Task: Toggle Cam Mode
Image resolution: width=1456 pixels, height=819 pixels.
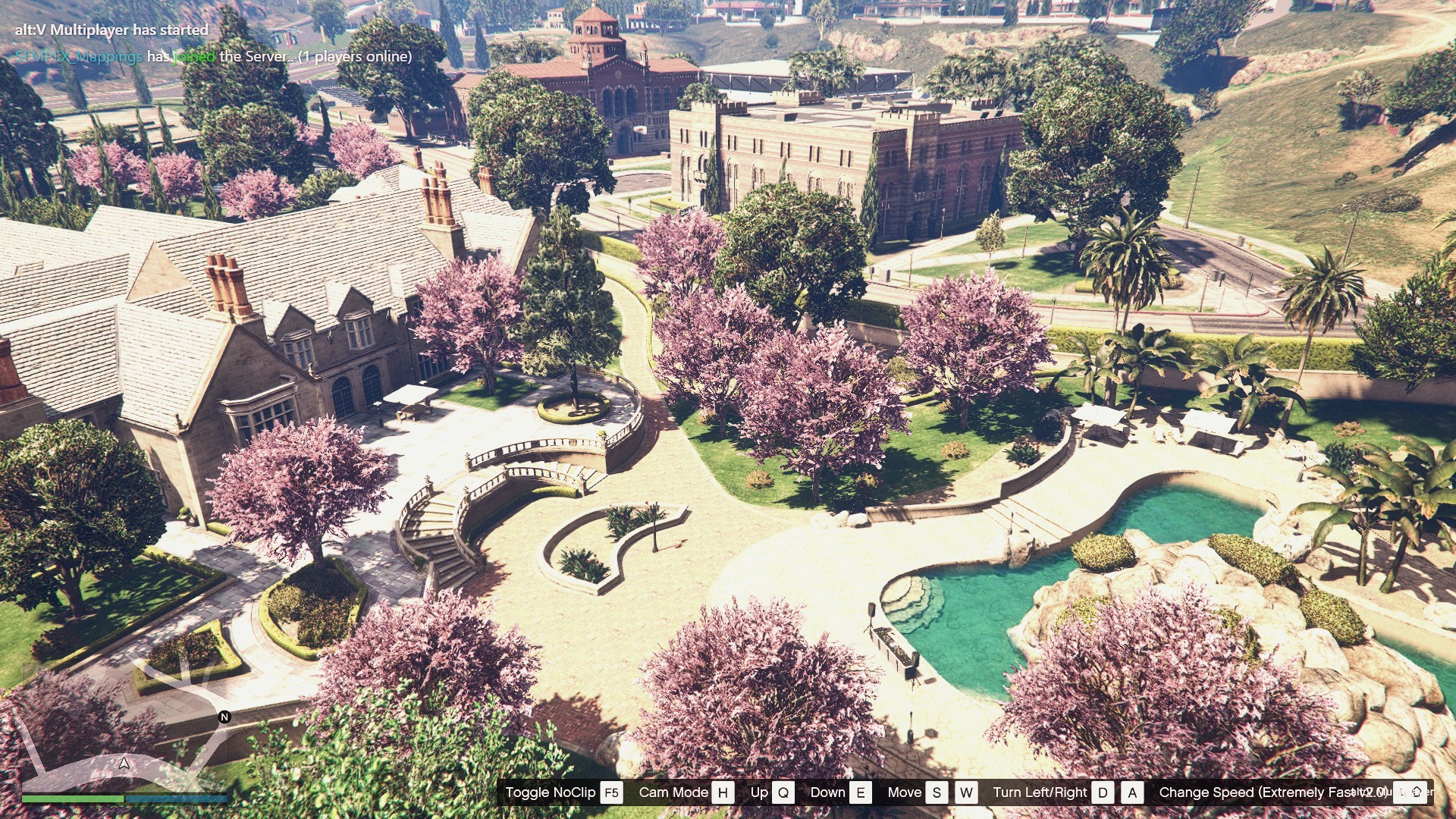Action: coord(675,792)
